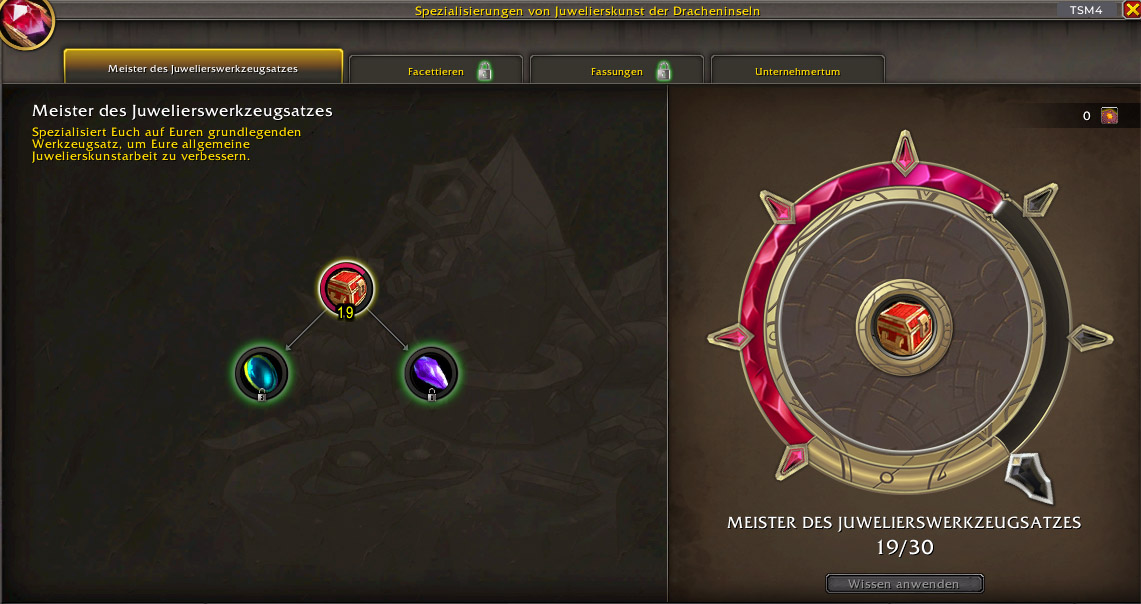
Task: Select the locked Fassungen tab
Action: point(616,71)
